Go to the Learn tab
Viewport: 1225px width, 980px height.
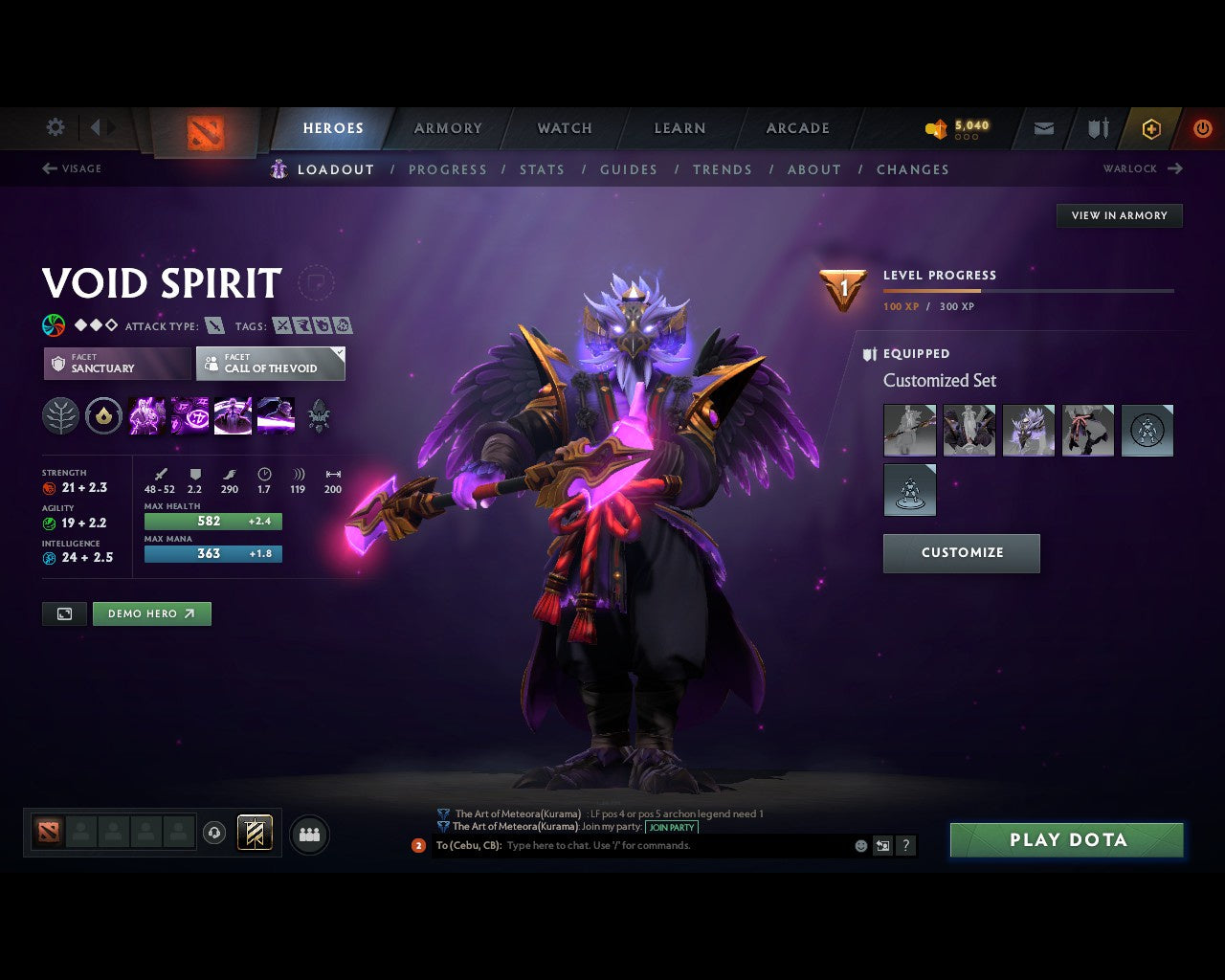pyautogui.click(x=679, y=128)
